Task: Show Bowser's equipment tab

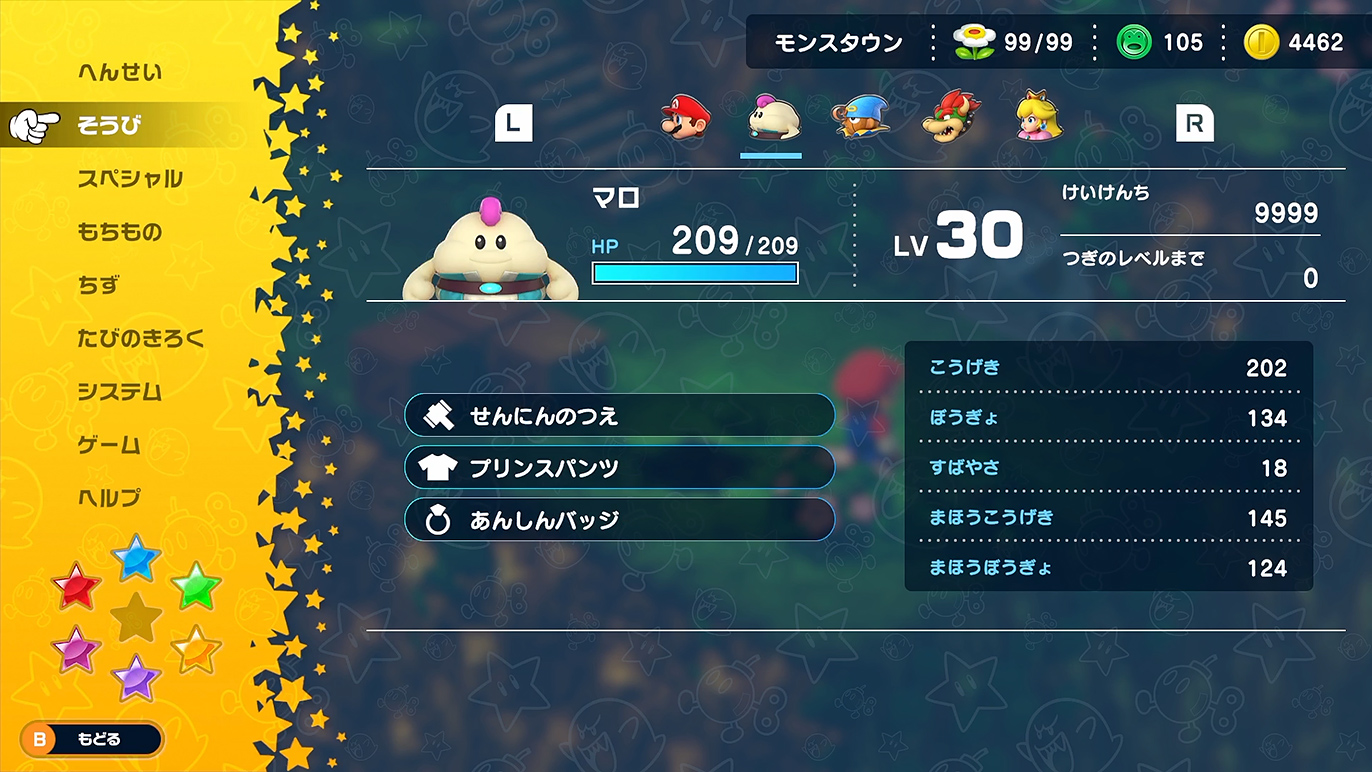Action: [x=950, y=118]
